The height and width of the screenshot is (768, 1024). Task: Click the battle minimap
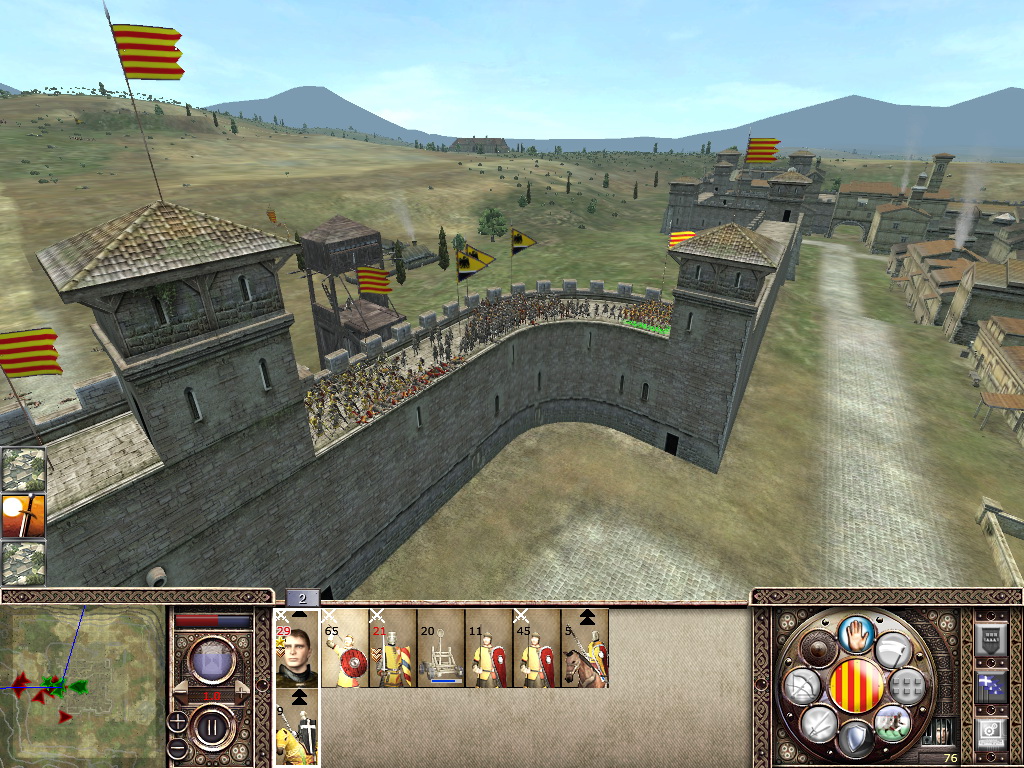tap(82, 685)
